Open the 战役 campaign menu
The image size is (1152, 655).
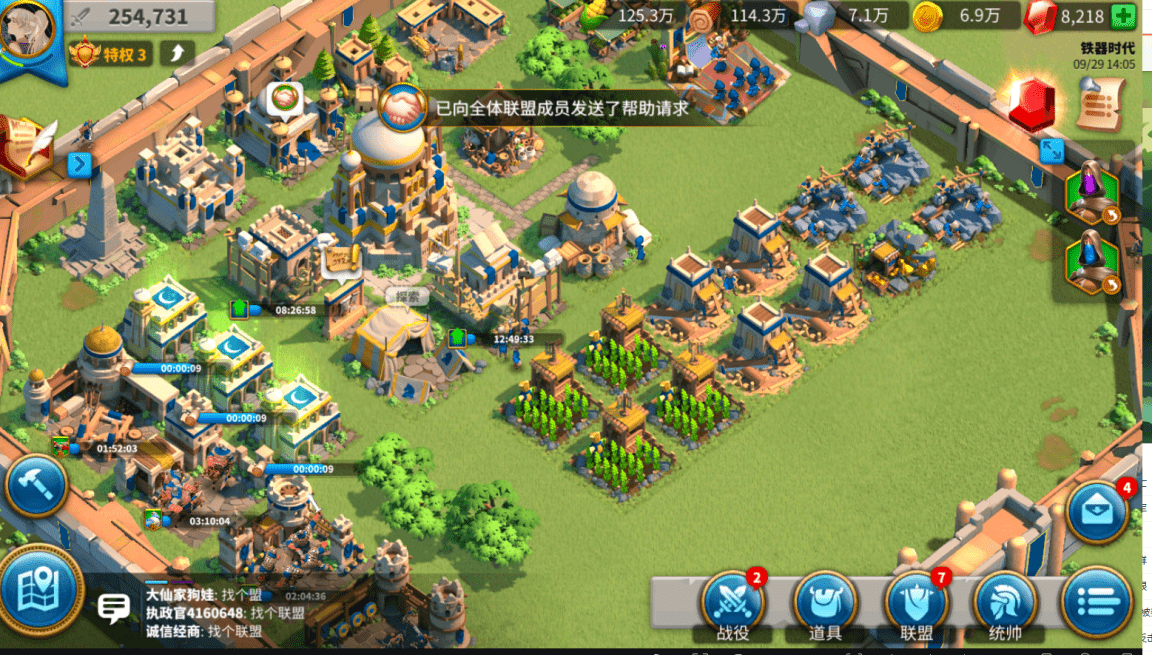tap(732, 602)
